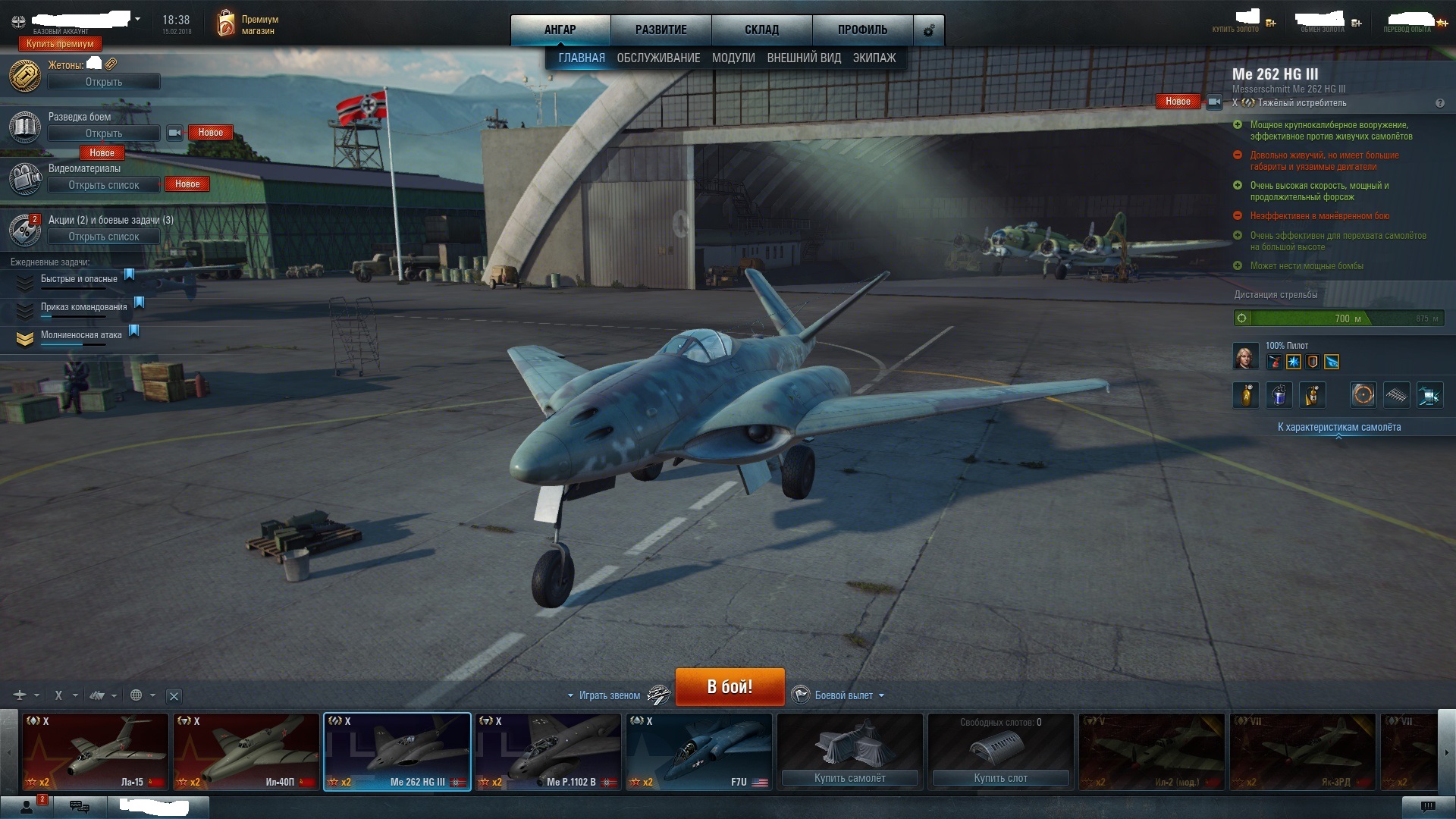Image resolution: width=1456 pixels, height=819 pixels.
Task: Switch to the РАЗВИТИЕ tab
Action: (661, 30)
